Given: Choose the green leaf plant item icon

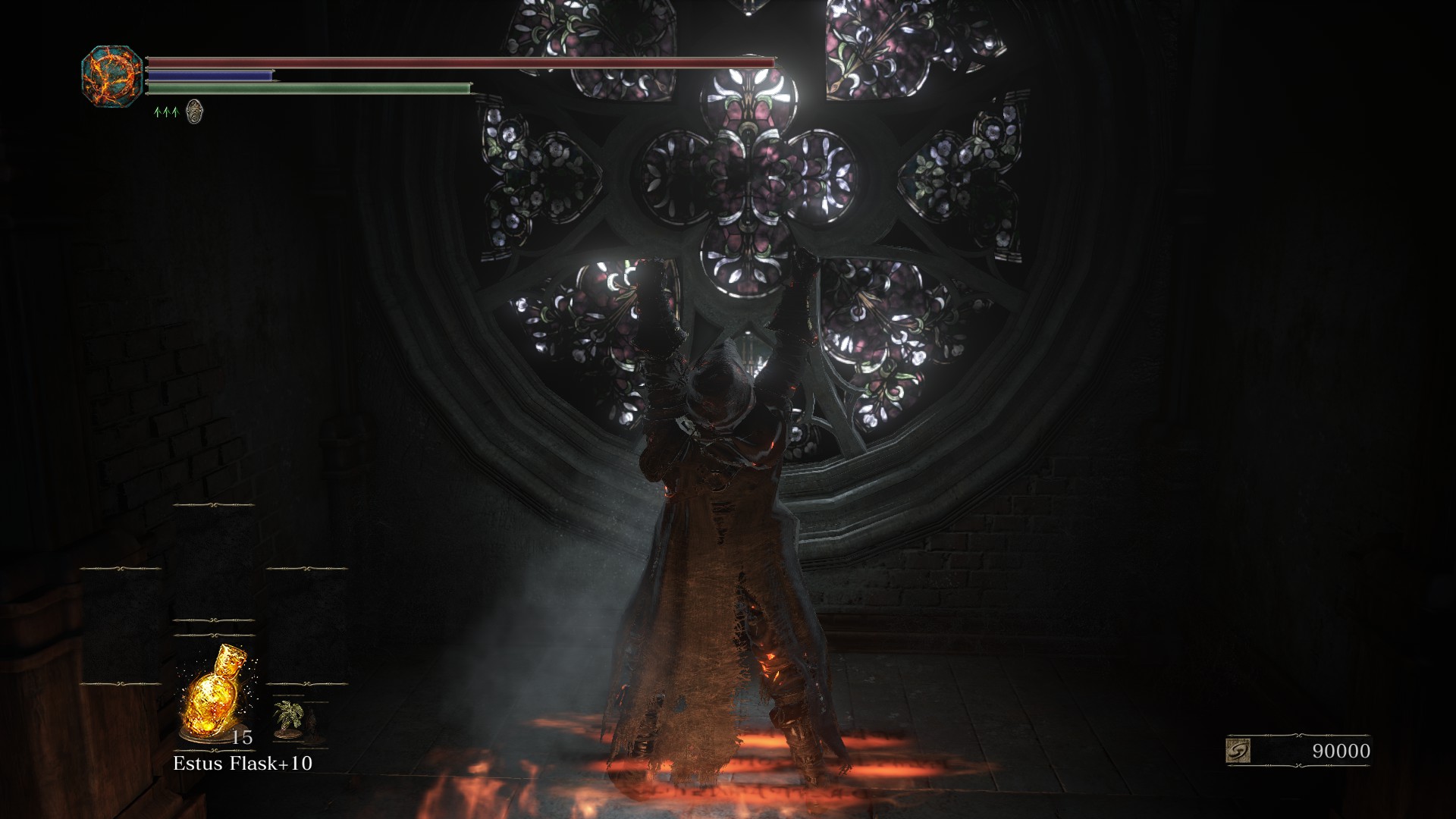Looking at the screenshot, I should point(288,717).
